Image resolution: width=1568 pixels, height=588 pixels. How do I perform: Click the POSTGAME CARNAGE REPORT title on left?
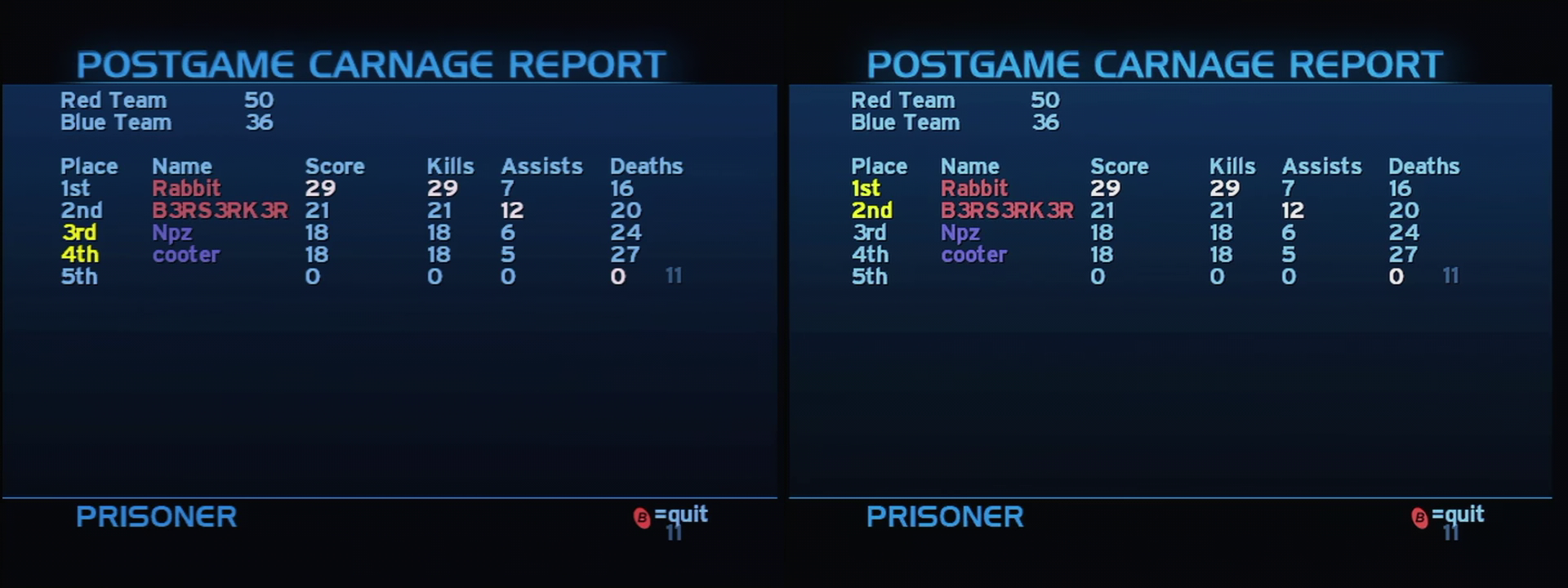(x=372, y=63)
